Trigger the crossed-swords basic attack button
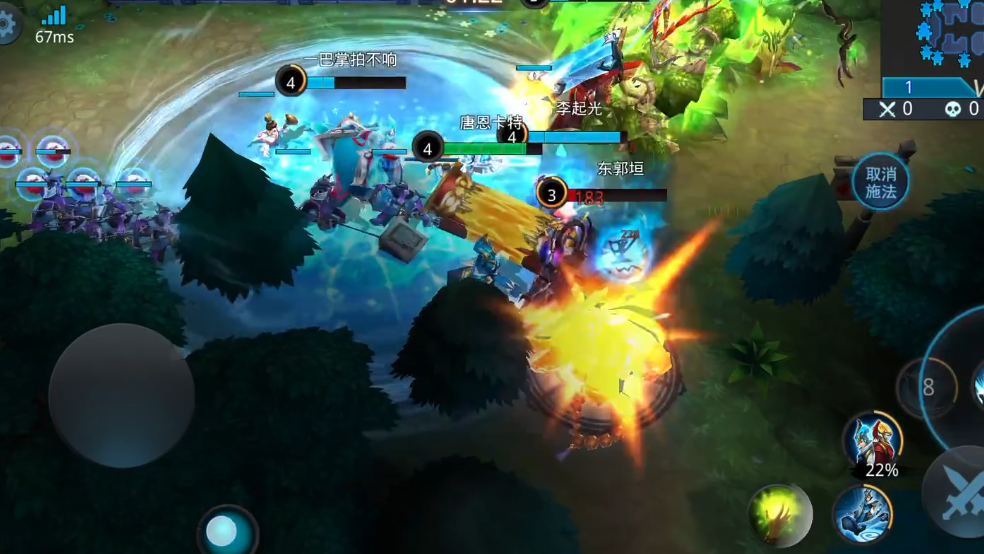This screenshot has width=984, height=554. [x=957, y=492]
